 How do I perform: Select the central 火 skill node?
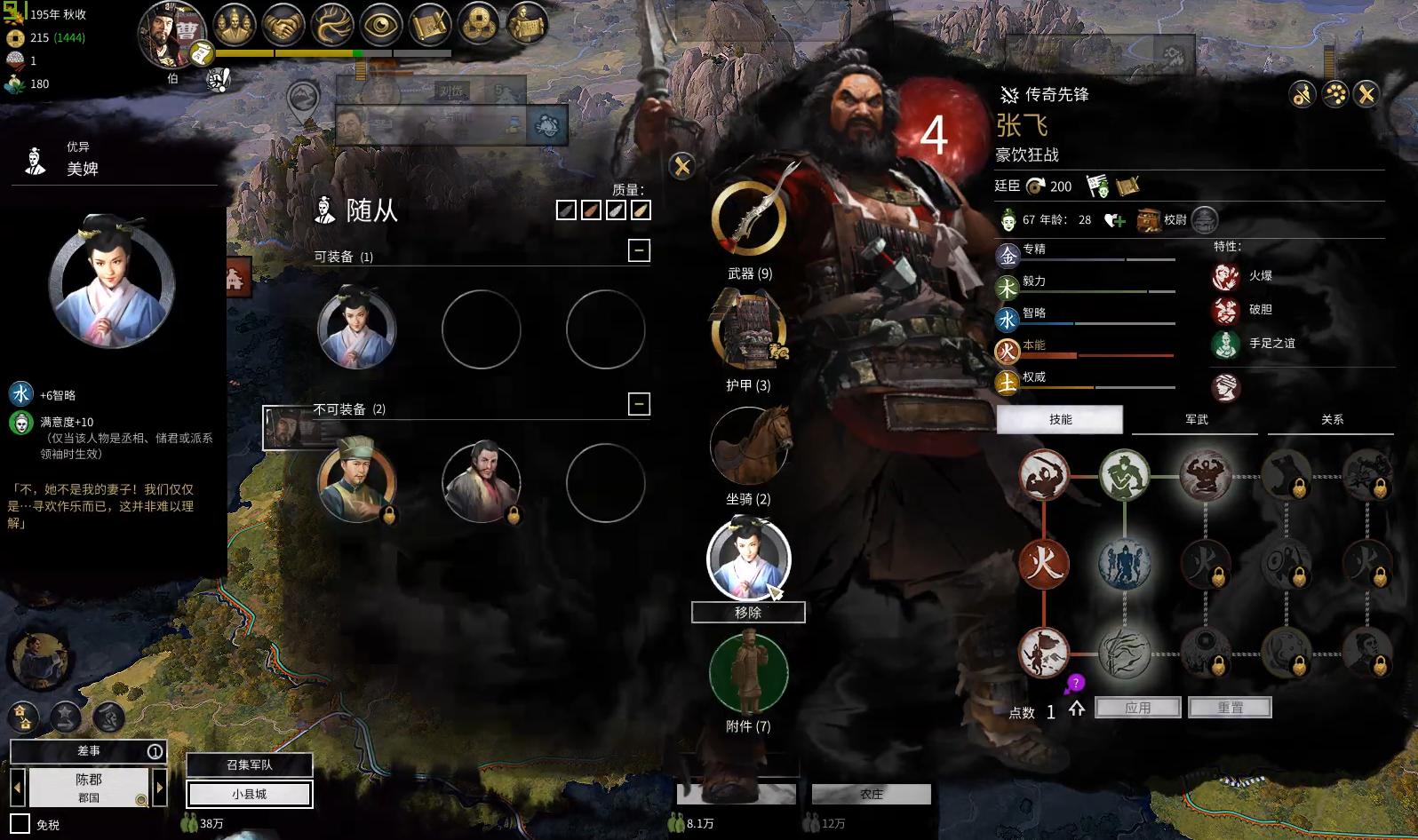point(1044,564)
